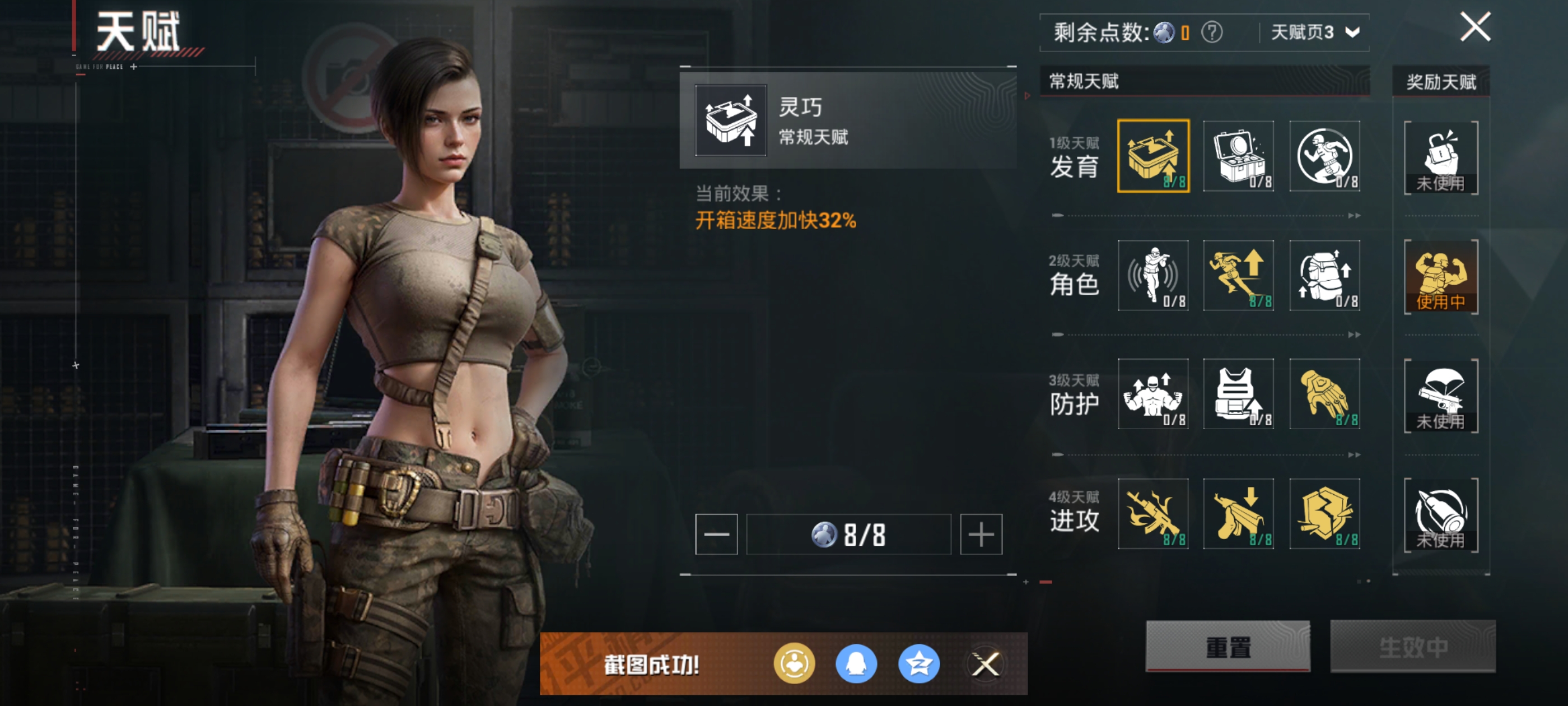Select the armor vest talent

[x=1239, y=394]
